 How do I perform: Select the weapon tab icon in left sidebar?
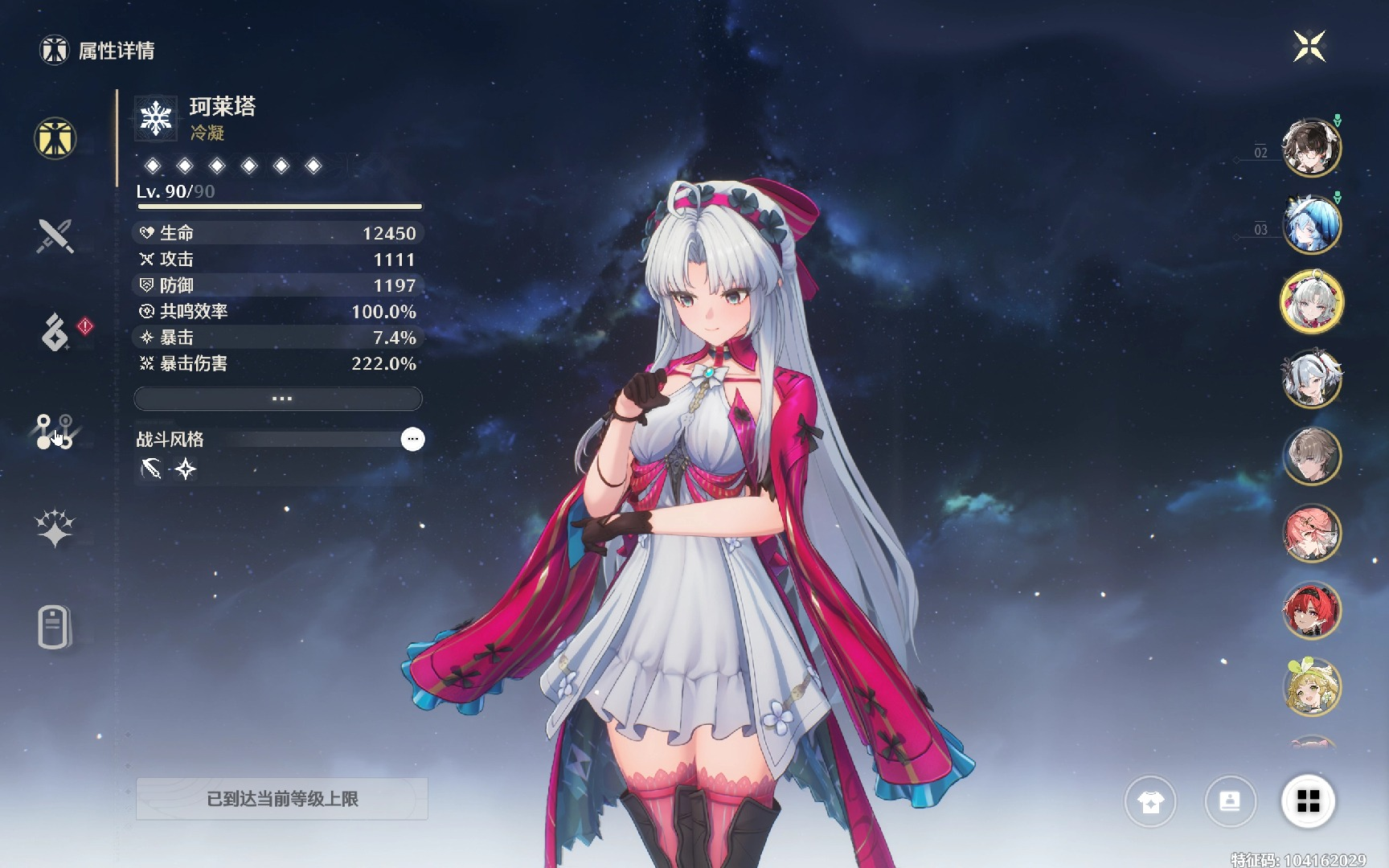[55, 237]
